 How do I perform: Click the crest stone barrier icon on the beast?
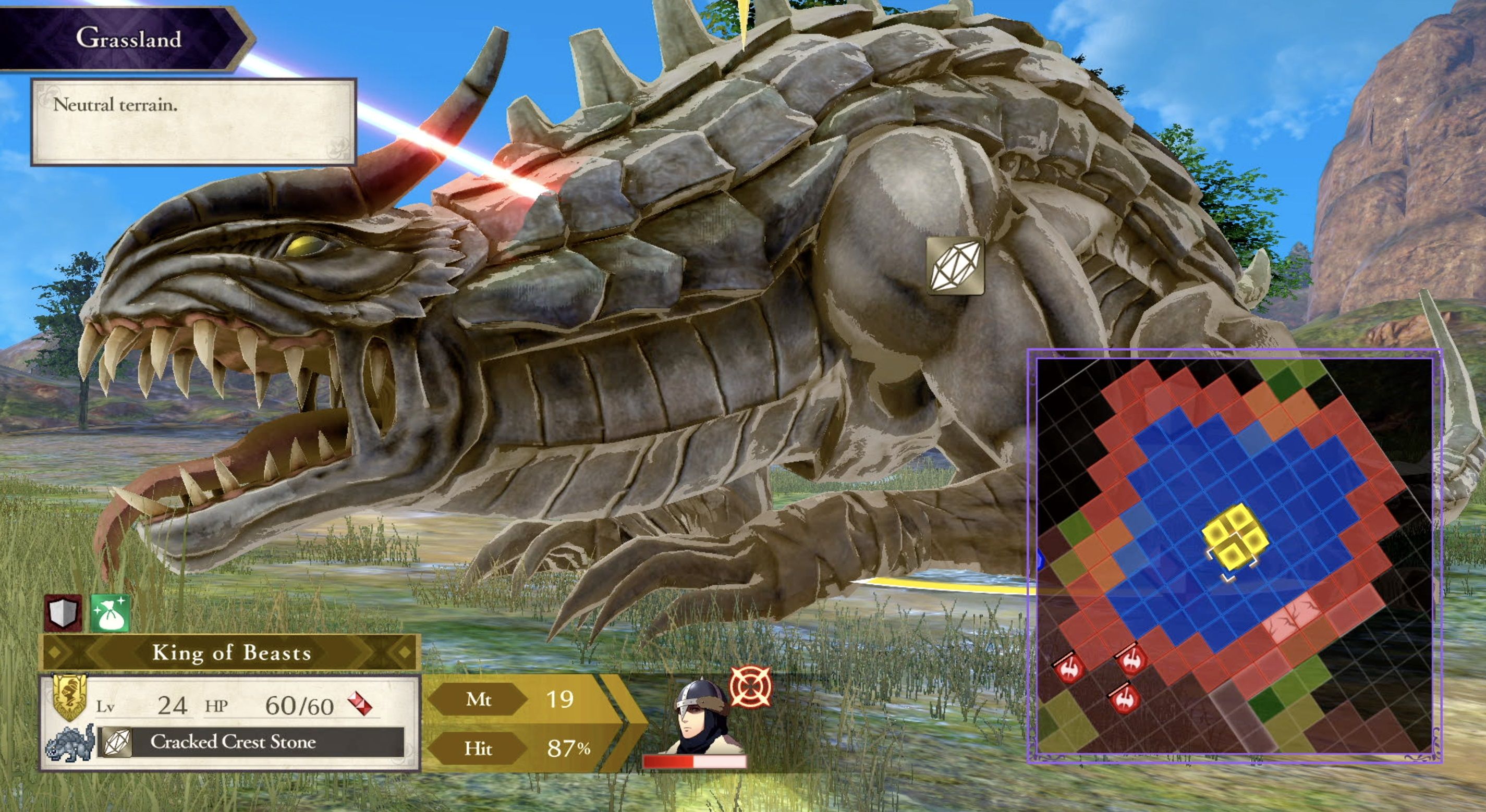click(x=955, y=266)
